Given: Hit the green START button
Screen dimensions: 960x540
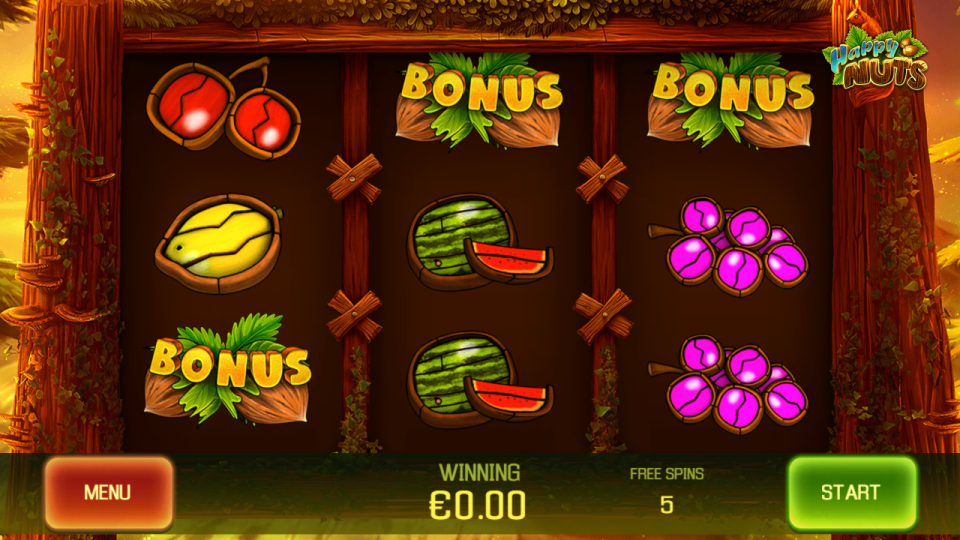Looking at the screenshot, I should click(851, 492).
